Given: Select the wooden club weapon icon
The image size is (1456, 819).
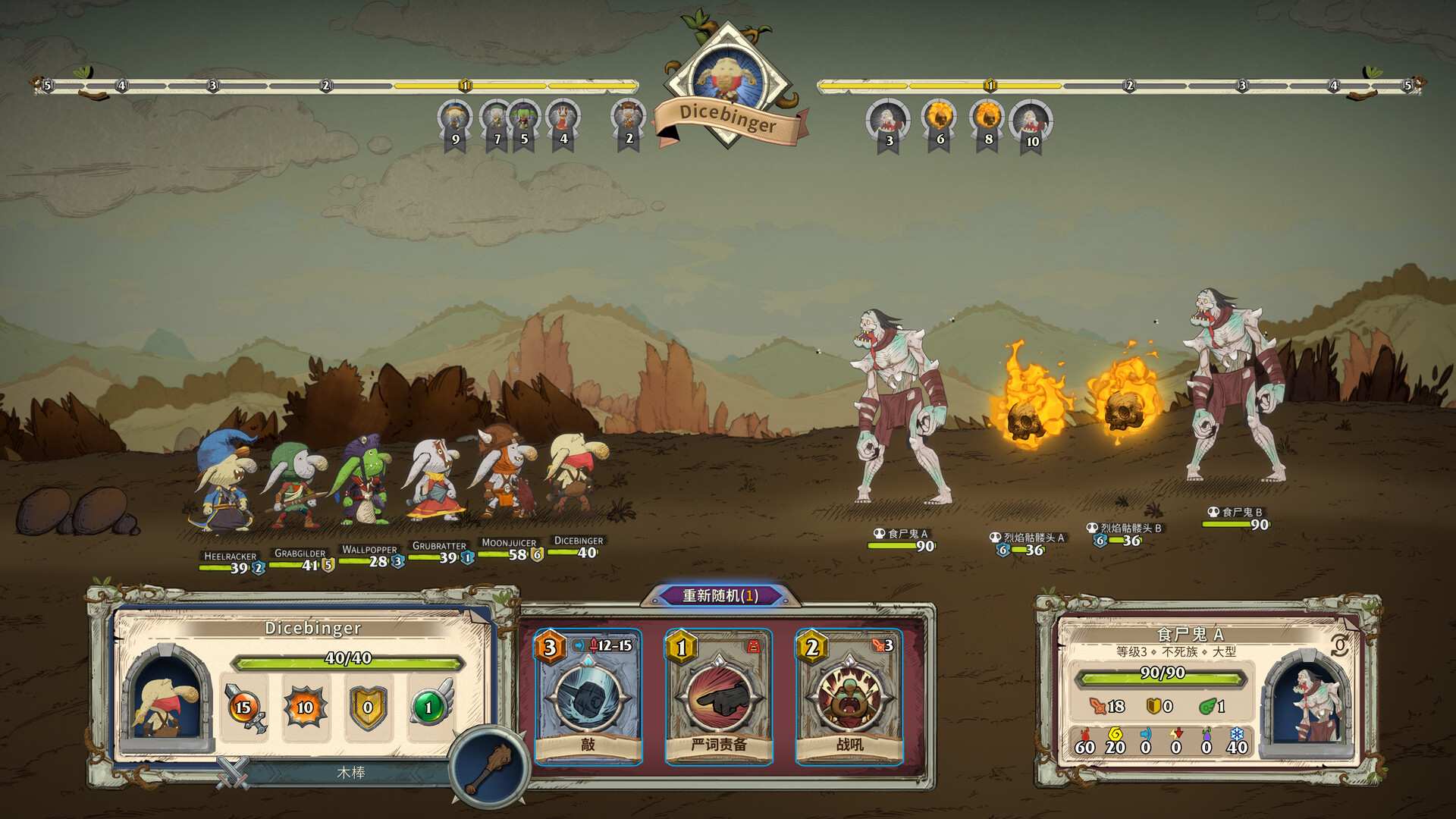Looking at the screenshot, I should point(488,764).
